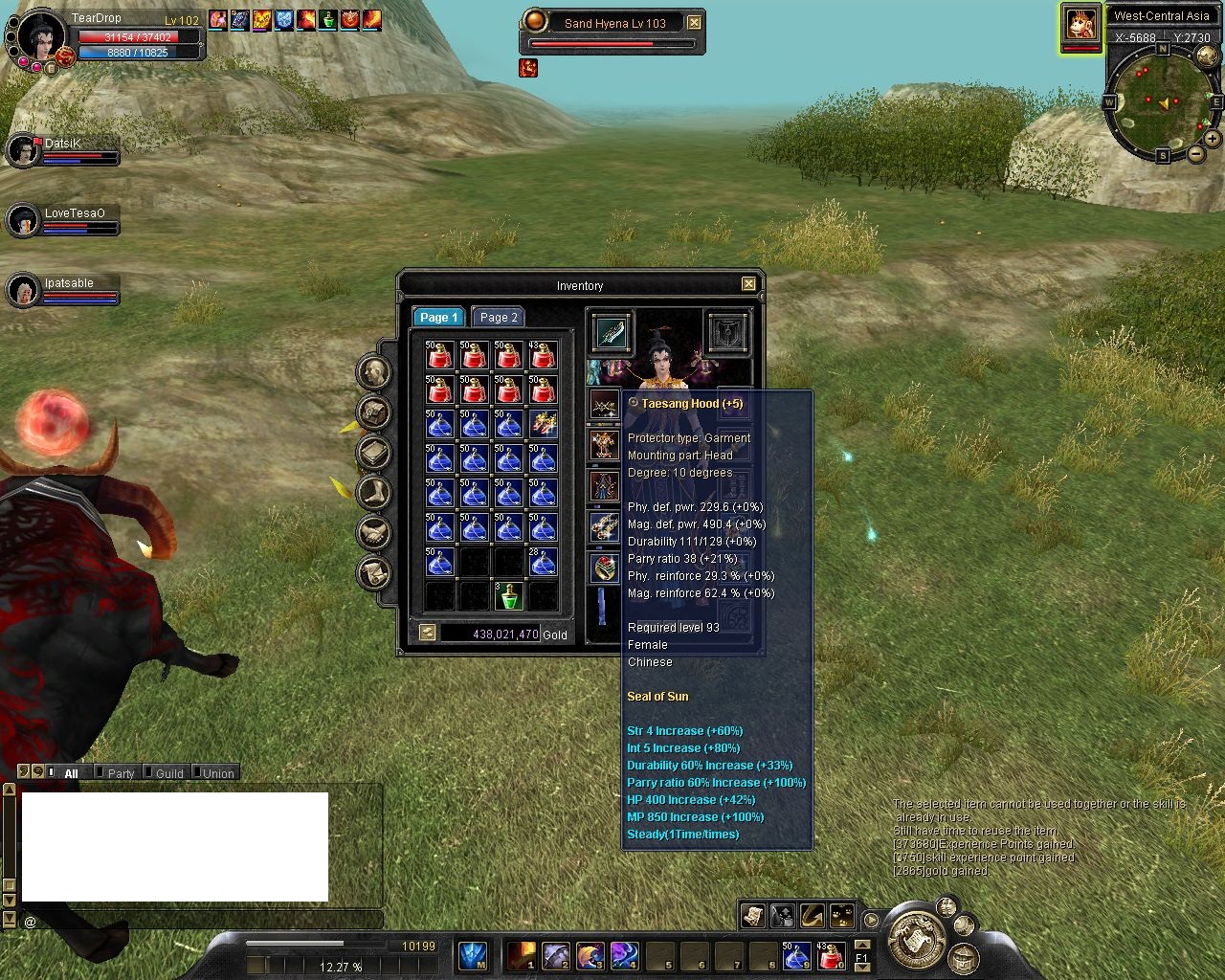Image resolution: width=1225 pixels, height=980 pixels.
Task: Select the equipped ring slot
Action: tap(604, 568)
